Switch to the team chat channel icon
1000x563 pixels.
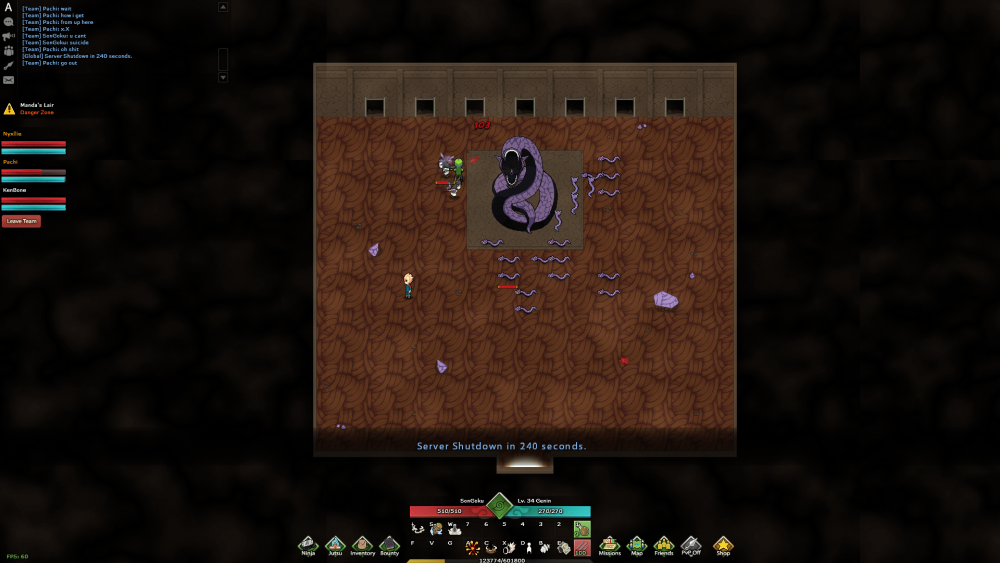point(8,50)
